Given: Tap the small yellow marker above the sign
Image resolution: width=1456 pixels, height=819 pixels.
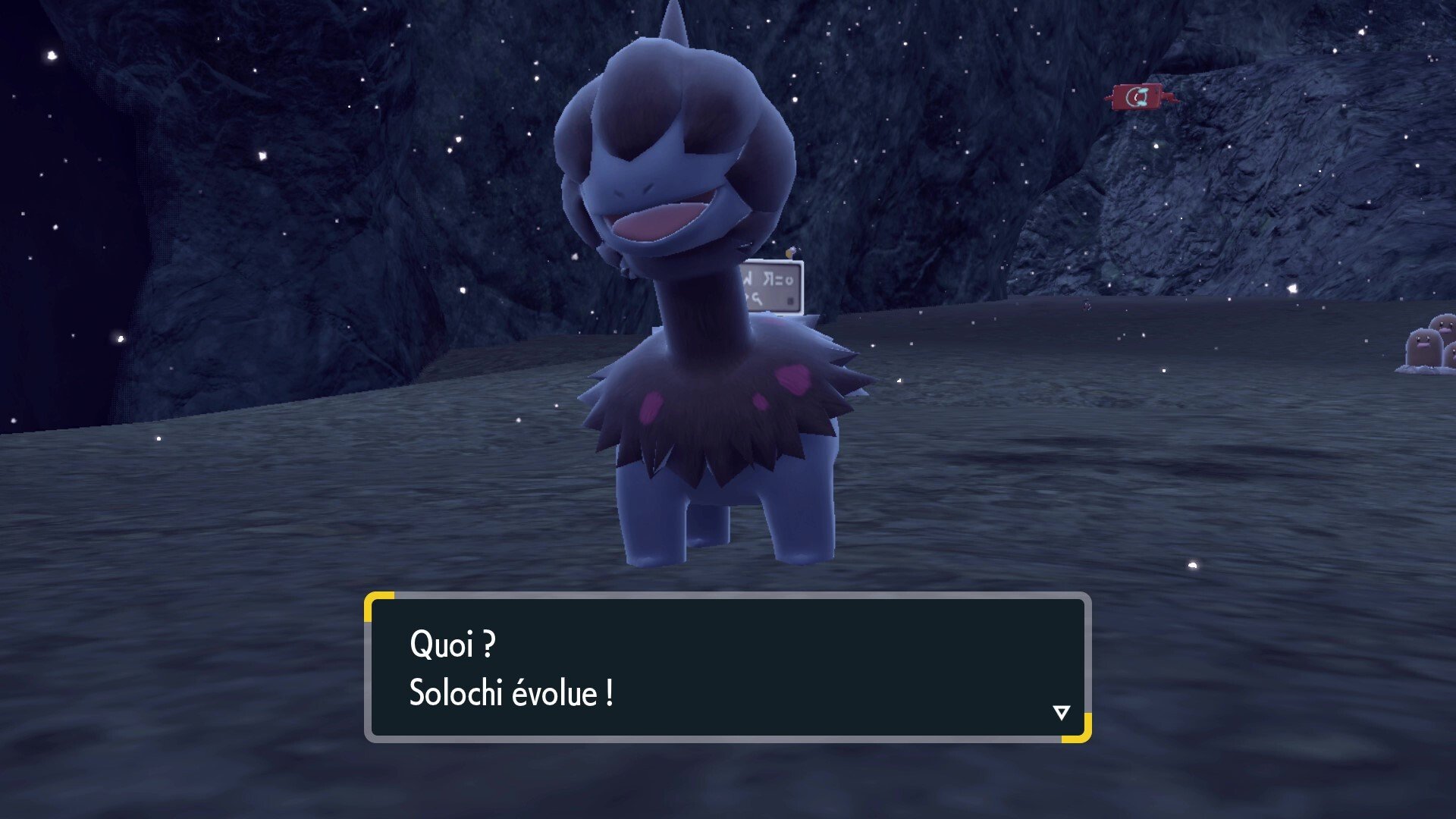Looking at the screenshot, I should pos(789,254).
